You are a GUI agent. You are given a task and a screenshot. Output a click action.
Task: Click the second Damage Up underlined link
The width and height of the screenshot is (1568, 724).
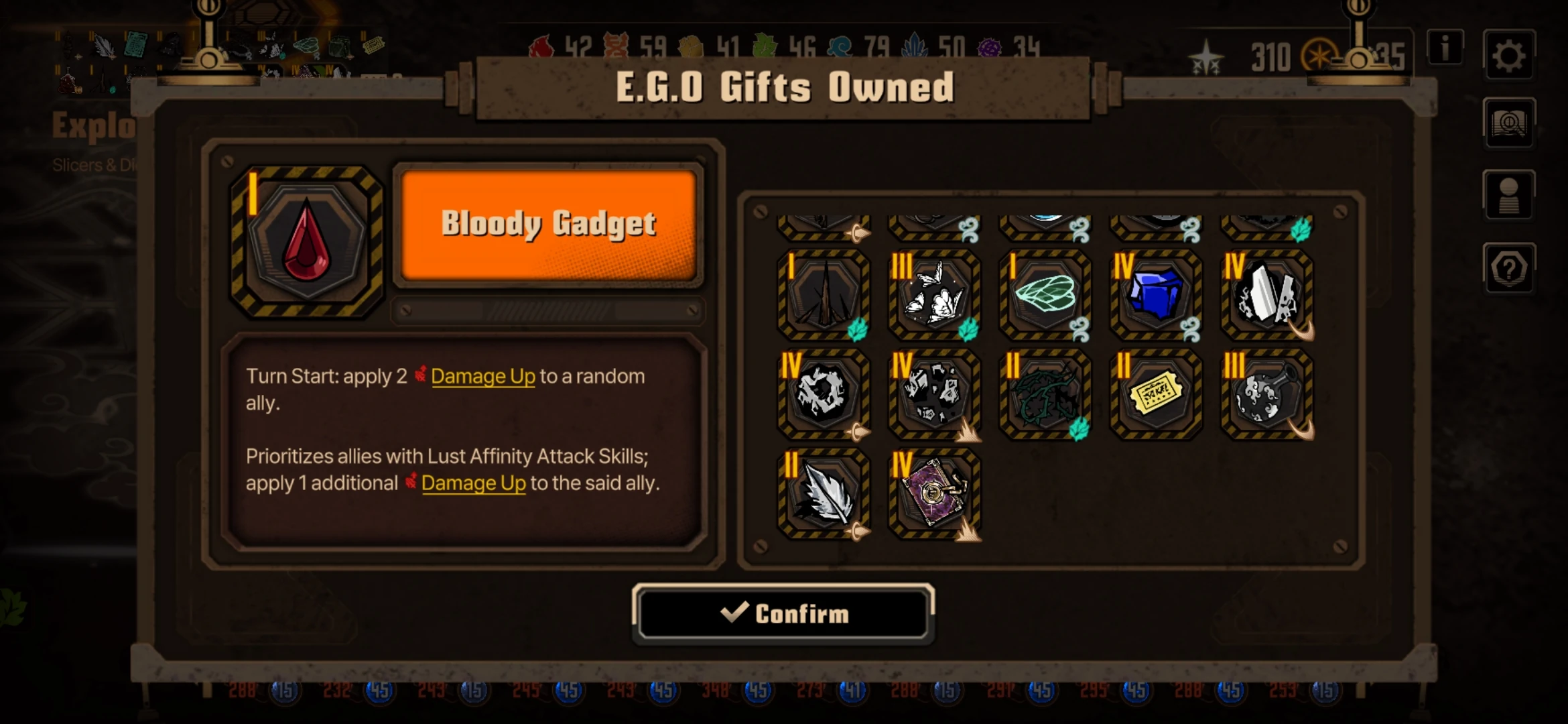(x=474, y=483)
